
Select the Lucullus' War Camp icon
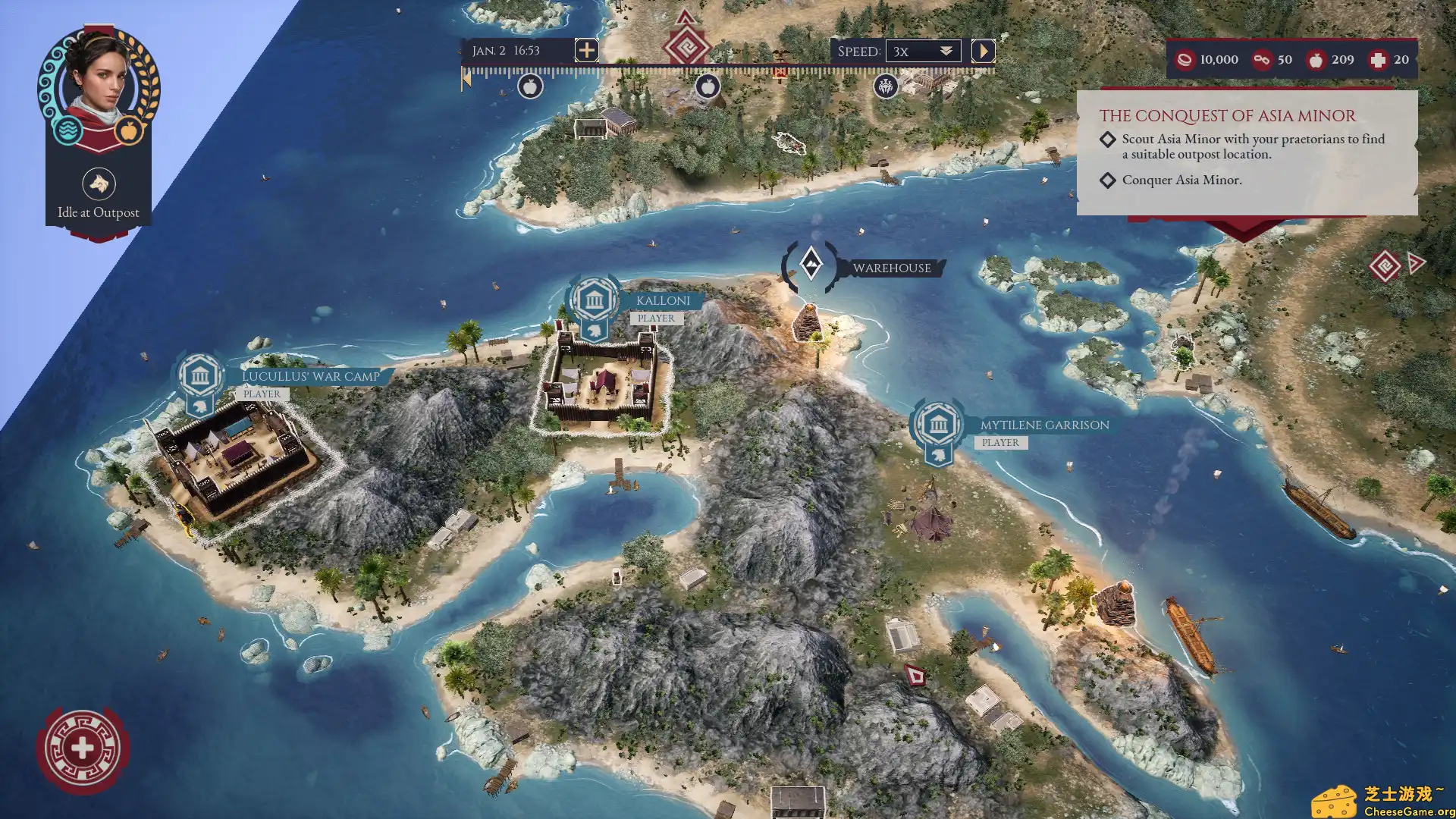pyautogui.click(x=199, y=377)
